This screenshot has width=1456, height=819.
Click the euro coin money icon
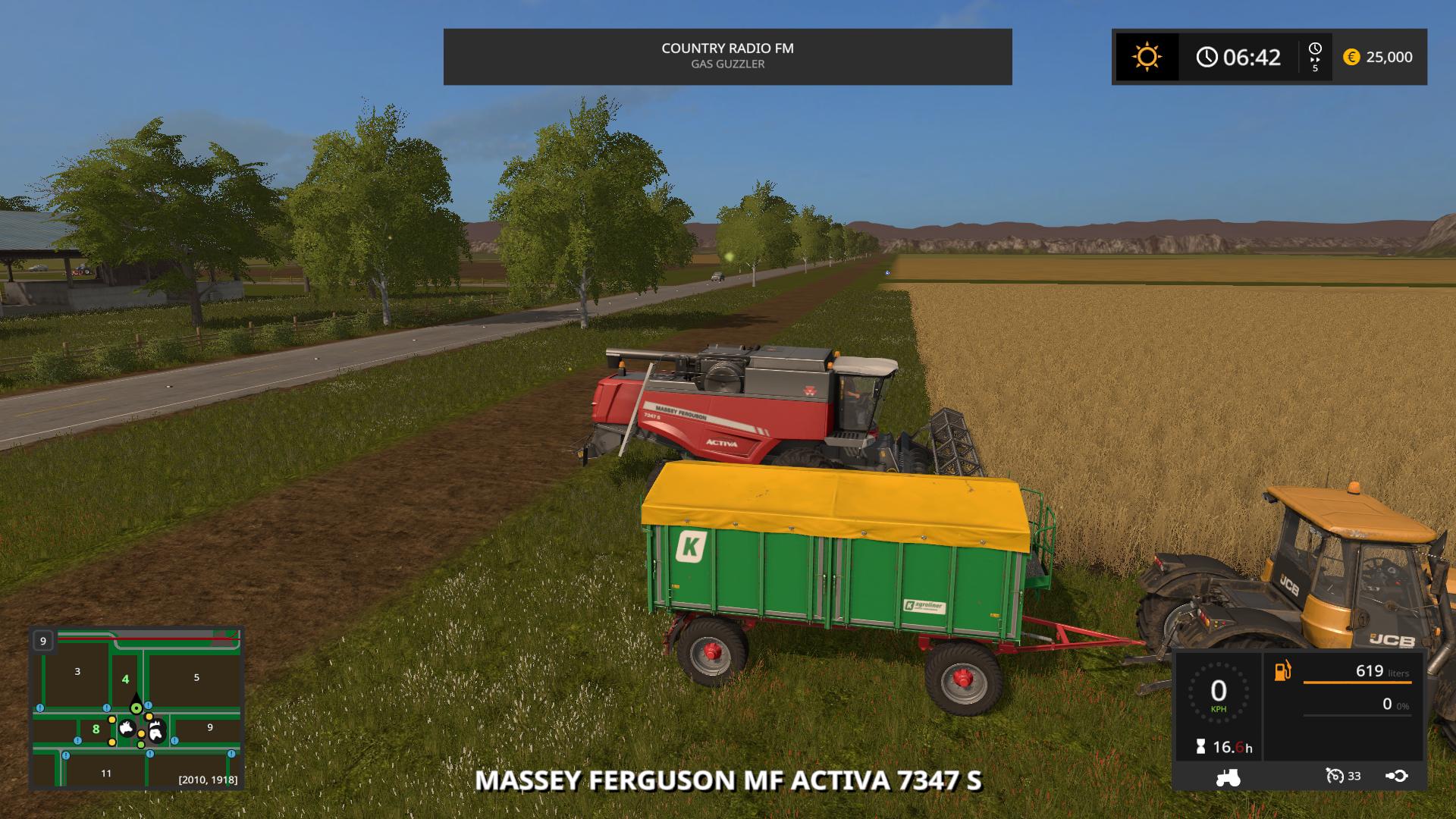coord(1351,57)
